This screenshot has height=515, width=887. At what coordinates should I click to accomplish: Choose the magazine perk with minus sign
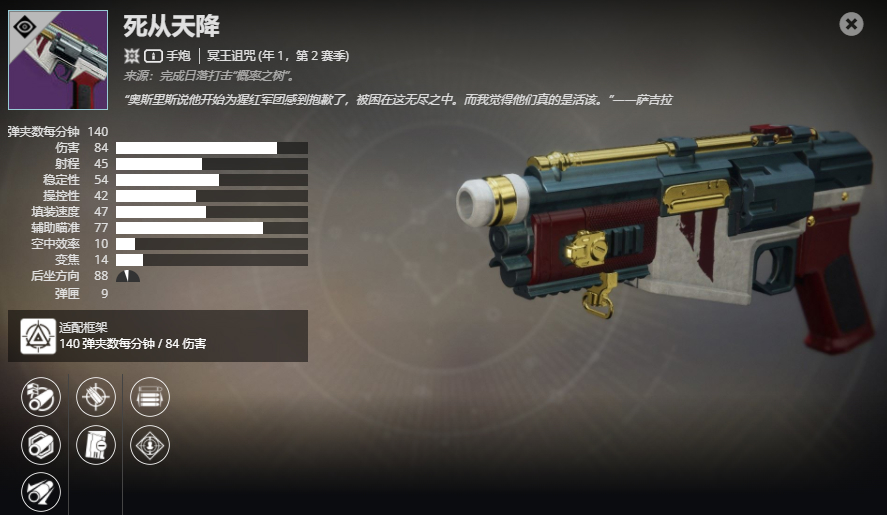pyautogui.click(x=96, y=445)
